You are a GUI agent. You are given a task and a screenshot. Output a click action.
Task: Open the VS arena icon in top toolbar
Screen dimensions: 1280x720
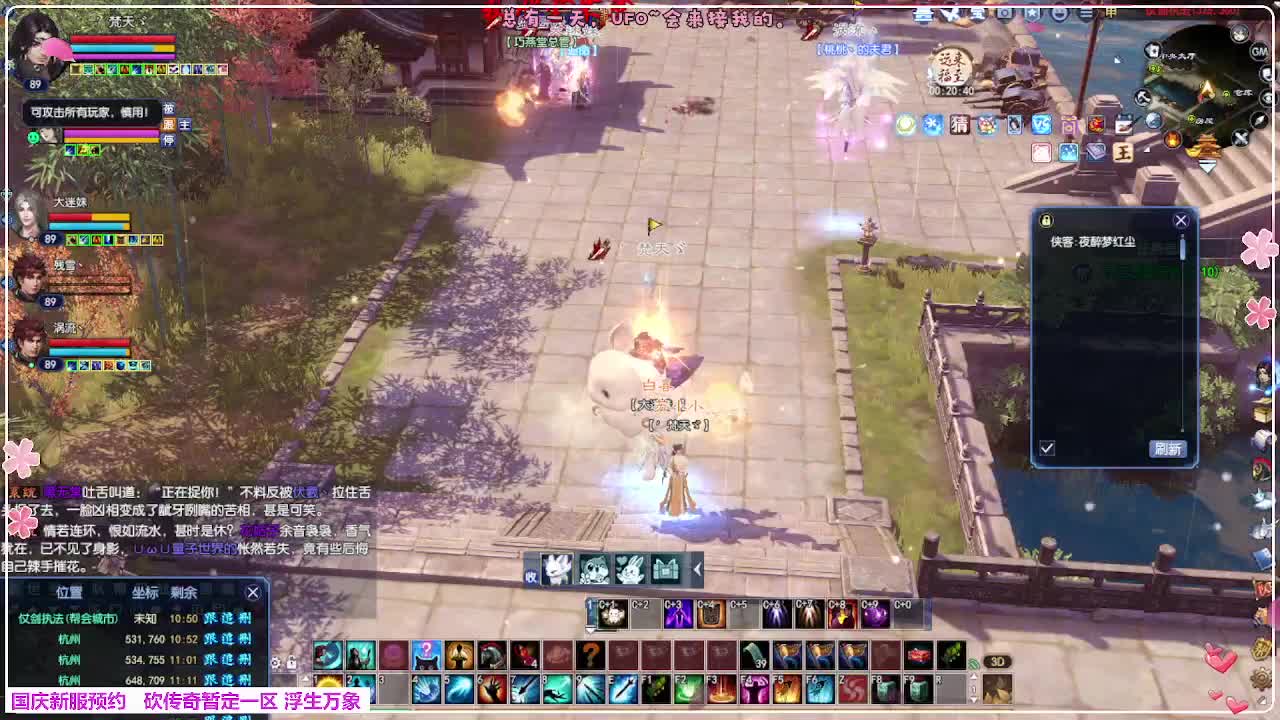coord(1040,124)
